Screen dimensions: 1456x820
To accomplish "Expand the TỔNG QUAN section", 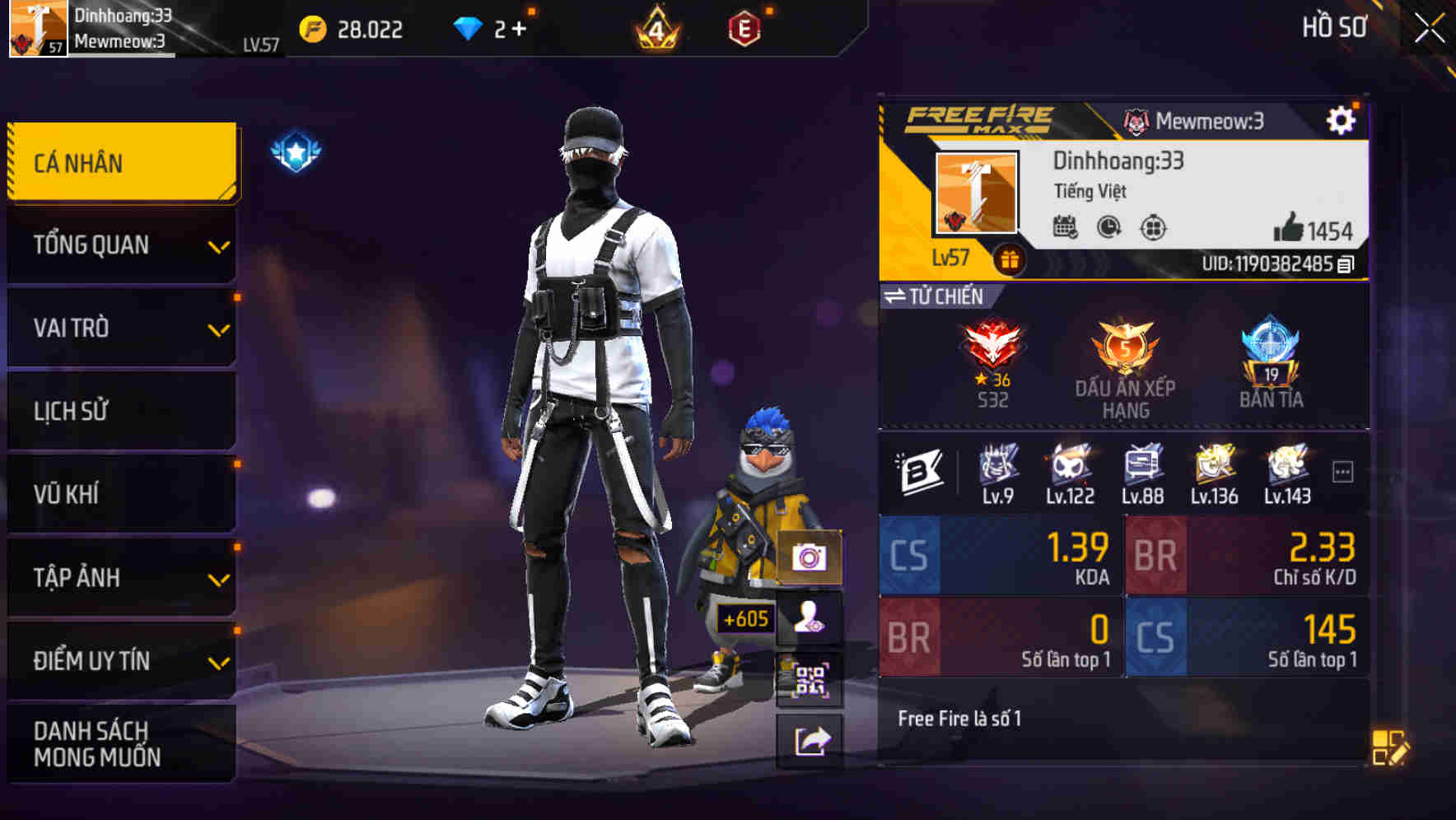I will (119, 245).
